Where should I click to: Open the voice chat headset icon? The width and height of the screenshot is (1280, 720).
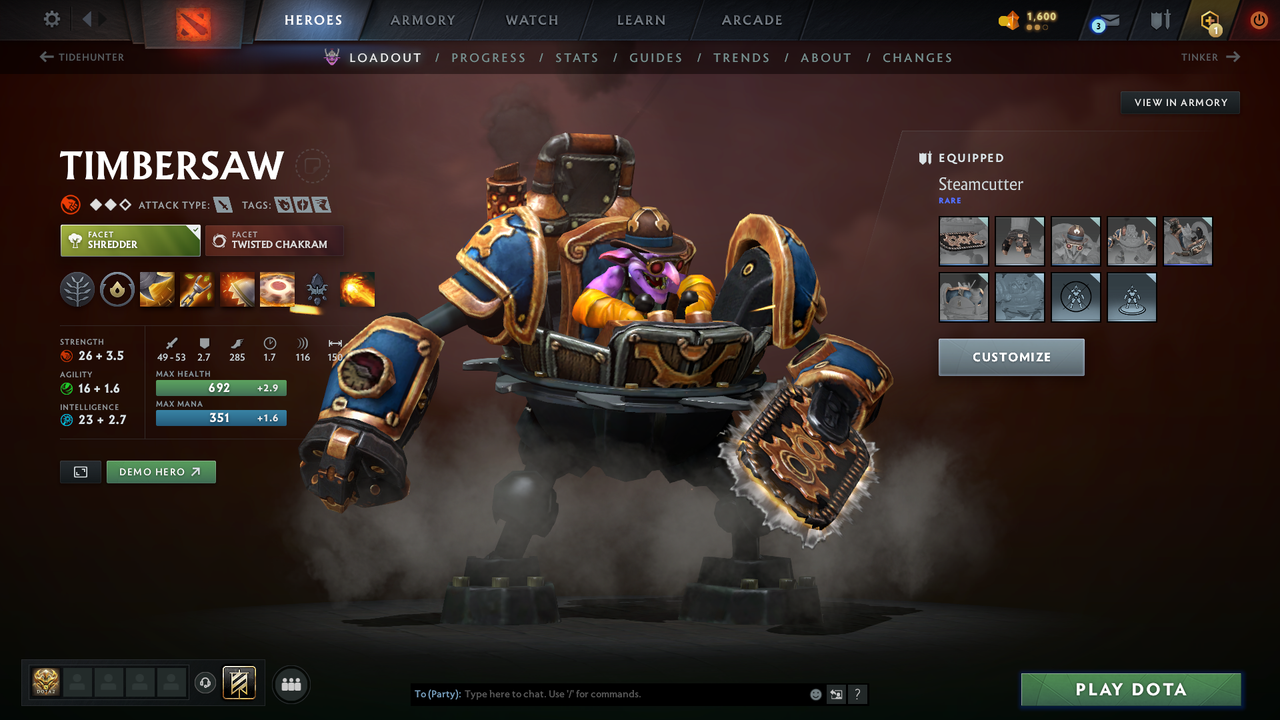[207, 683]
